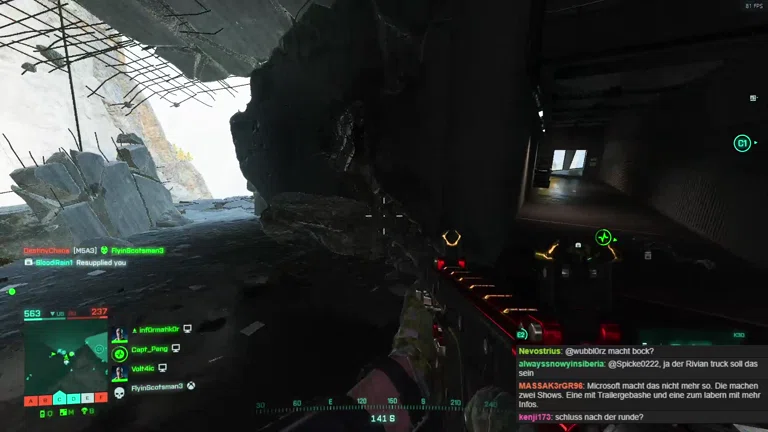The height and width of the screenshot is (432, 768).
Task: Select capture point A flag indicator
Action: click(x=30, y=400)
